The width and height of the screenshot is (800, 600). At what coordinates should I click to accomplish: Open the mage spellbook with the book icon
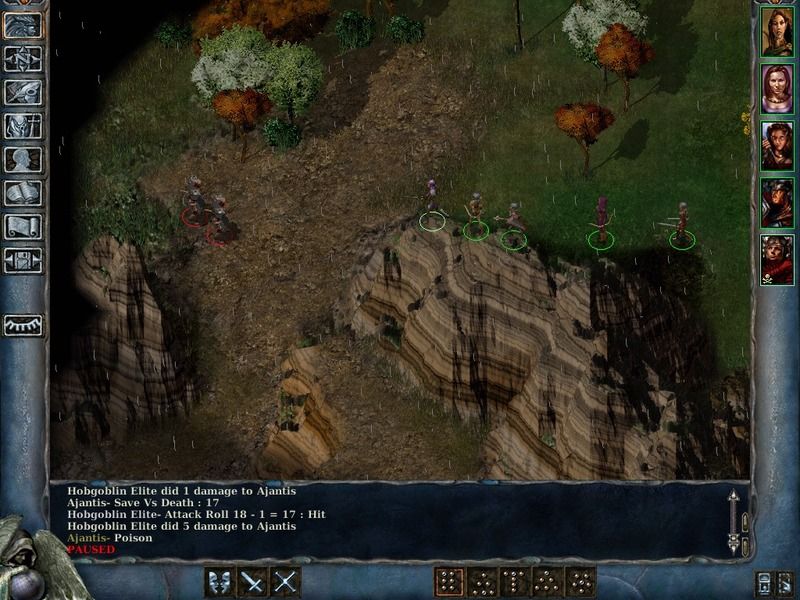(23, 193)
